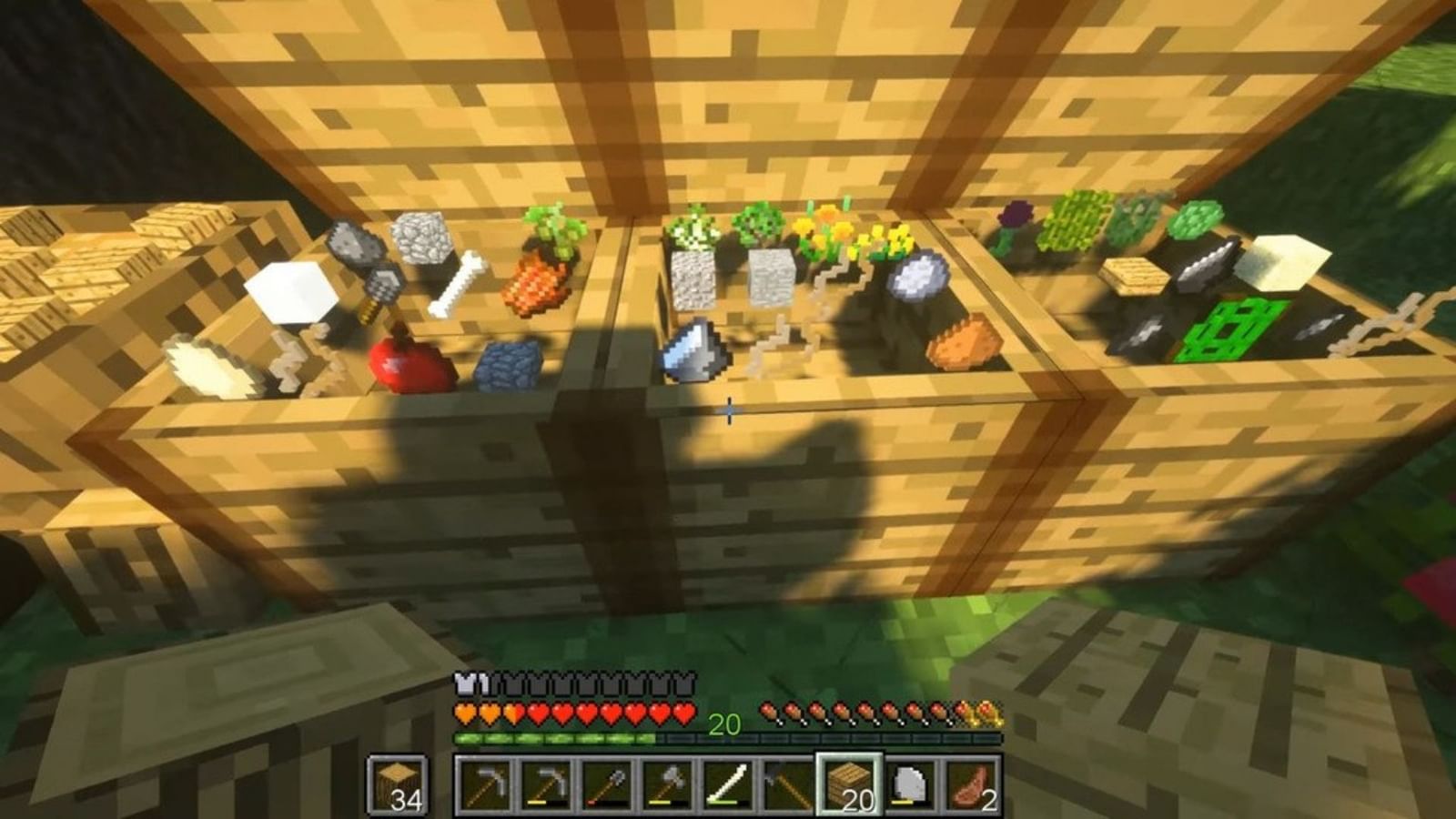Select the second pickaxe in the hotbar
This screenshot has width=1456, height=819.
pos(544,786)
